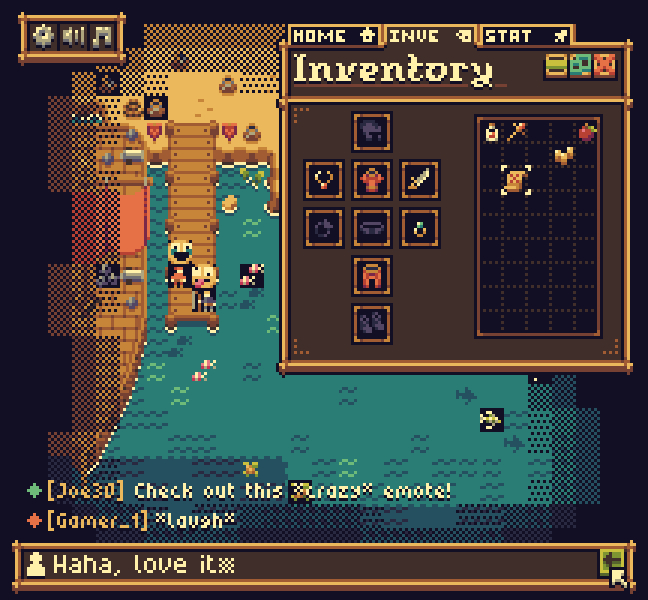Pick the belt equipment slot

[372, 228]
